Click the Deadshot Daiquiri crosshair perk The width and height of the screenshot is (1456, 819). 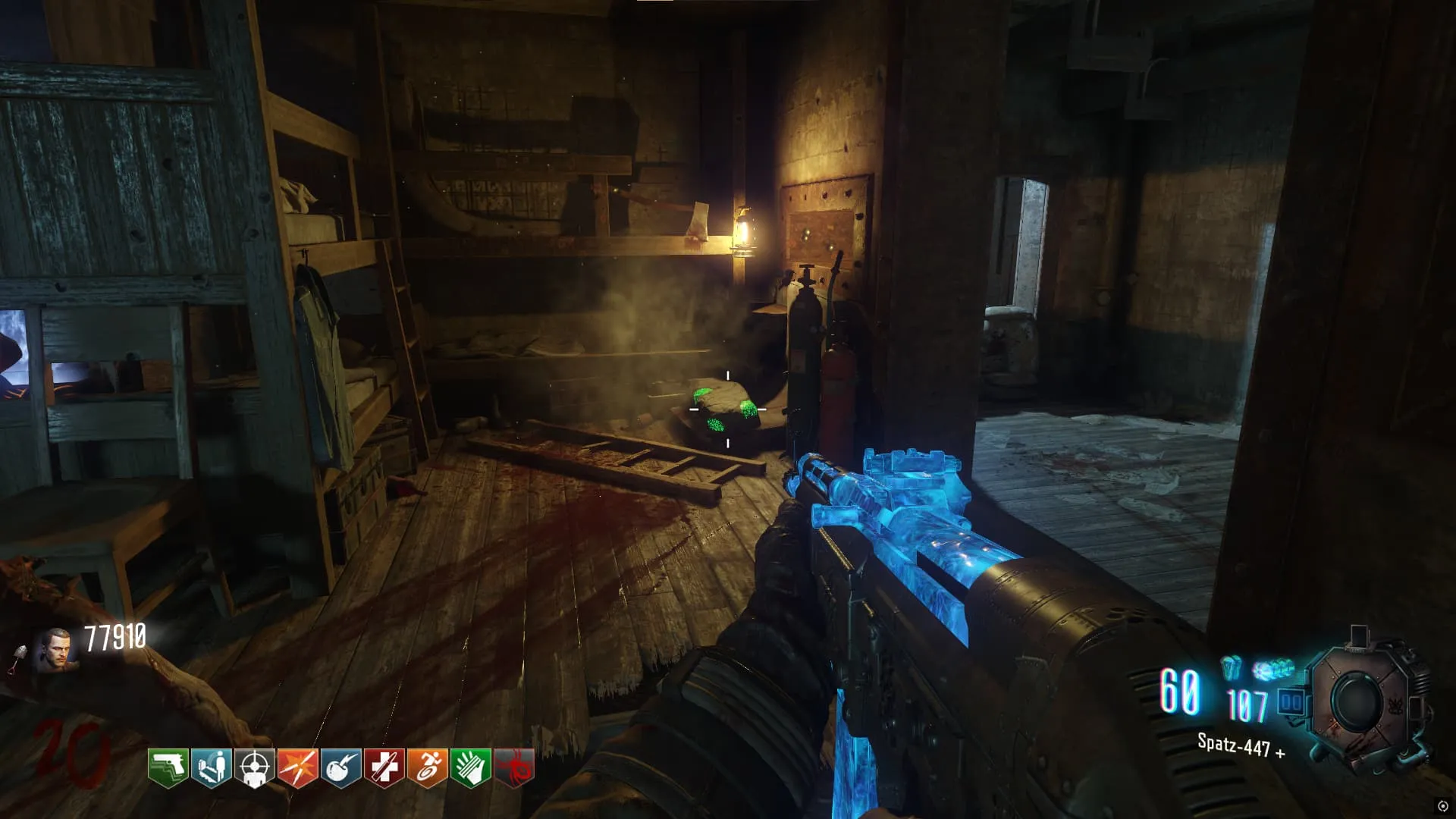pos(254,768)
